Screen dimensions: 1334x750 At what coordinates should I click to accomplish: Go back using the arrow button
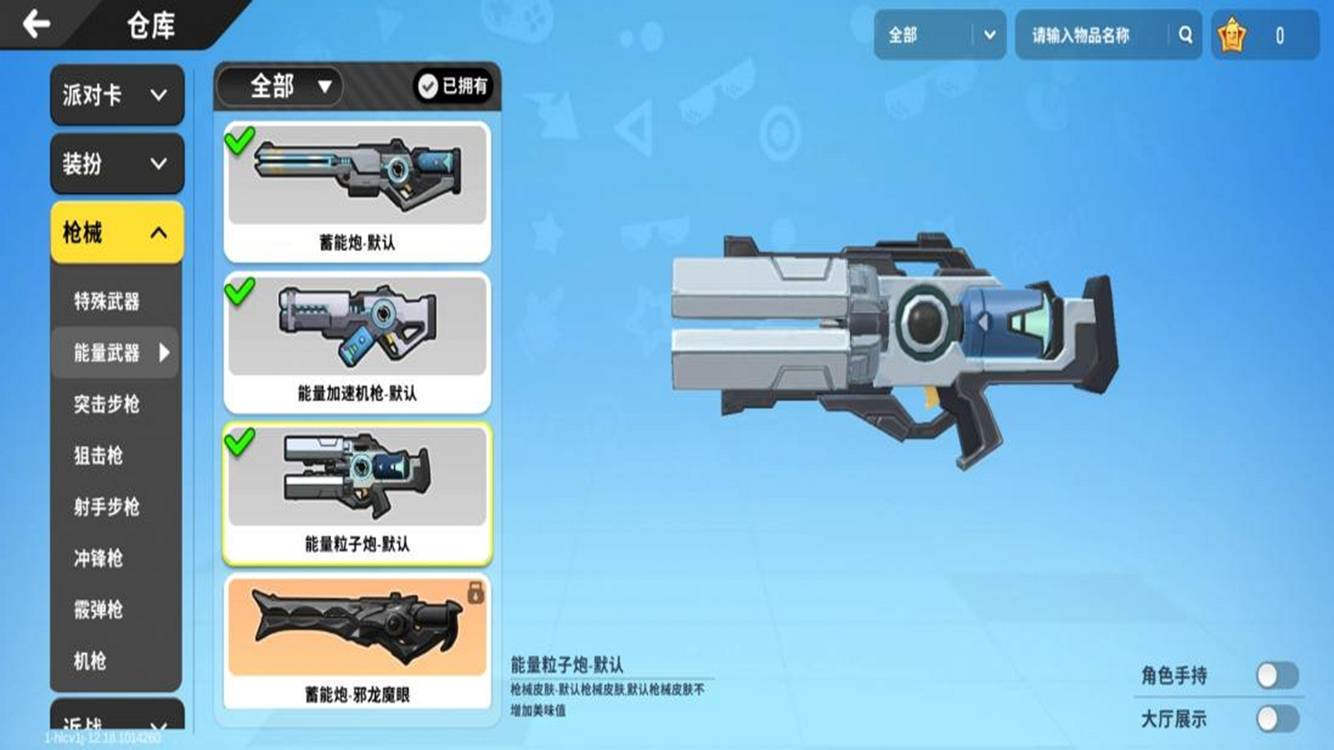37,24
